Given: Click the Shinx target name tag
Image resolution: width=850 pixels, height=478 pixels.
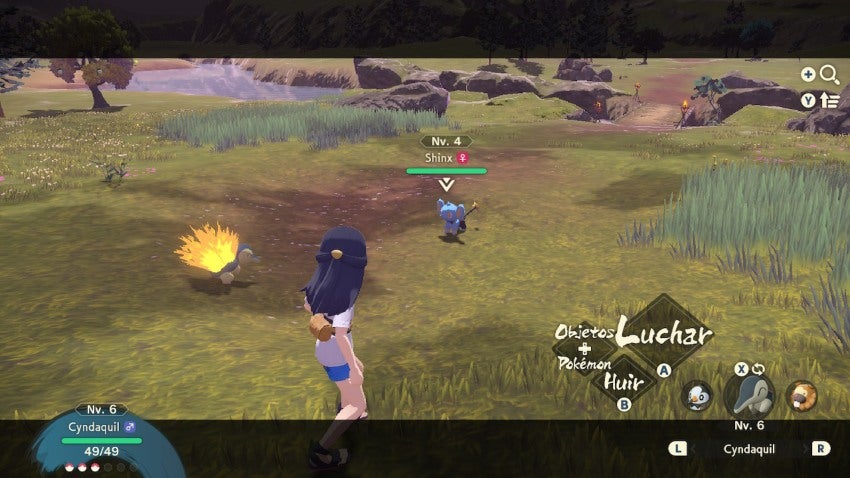Looking at the screenshot, I should point(446,157).
